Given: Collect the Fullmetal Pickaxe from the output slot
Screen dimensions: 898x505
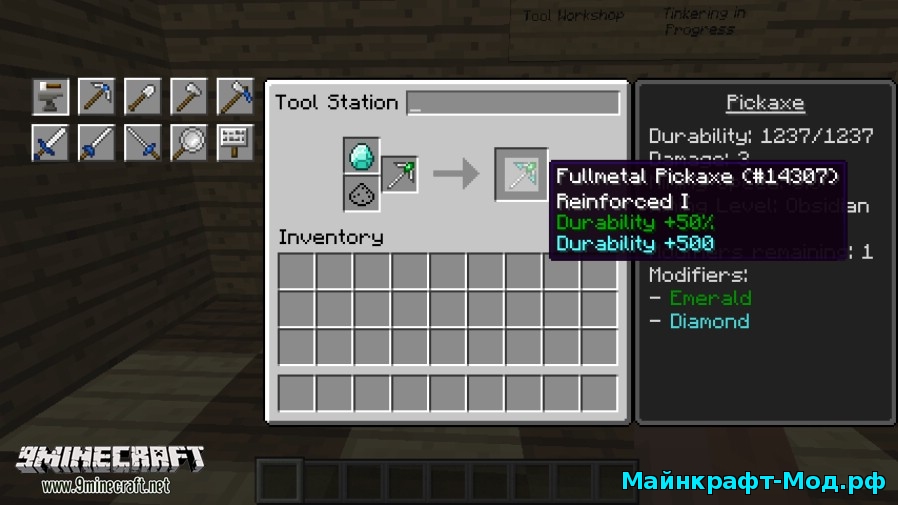Looking at the screenshot, I should (x=521, y=175).
